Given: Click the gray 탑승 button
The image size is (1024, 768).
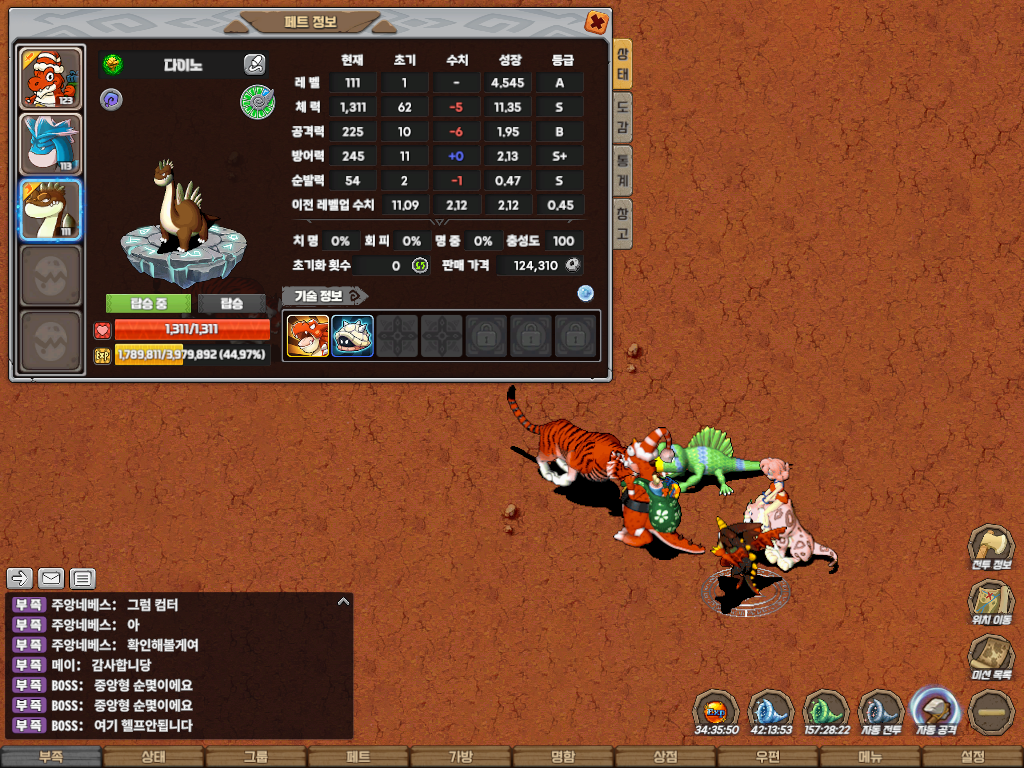Looking at the screenshot, I should [x=232, y=303].
